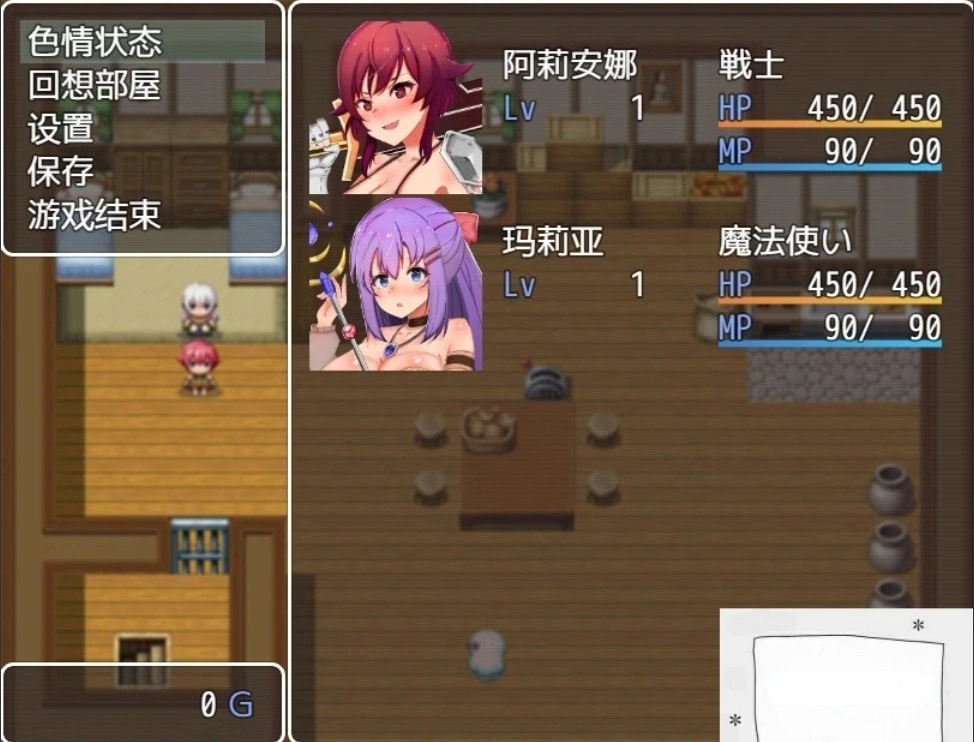Select the 回想部屋 menu option
The width and height of the screenshot is (974, 742).
click(95, 85)
